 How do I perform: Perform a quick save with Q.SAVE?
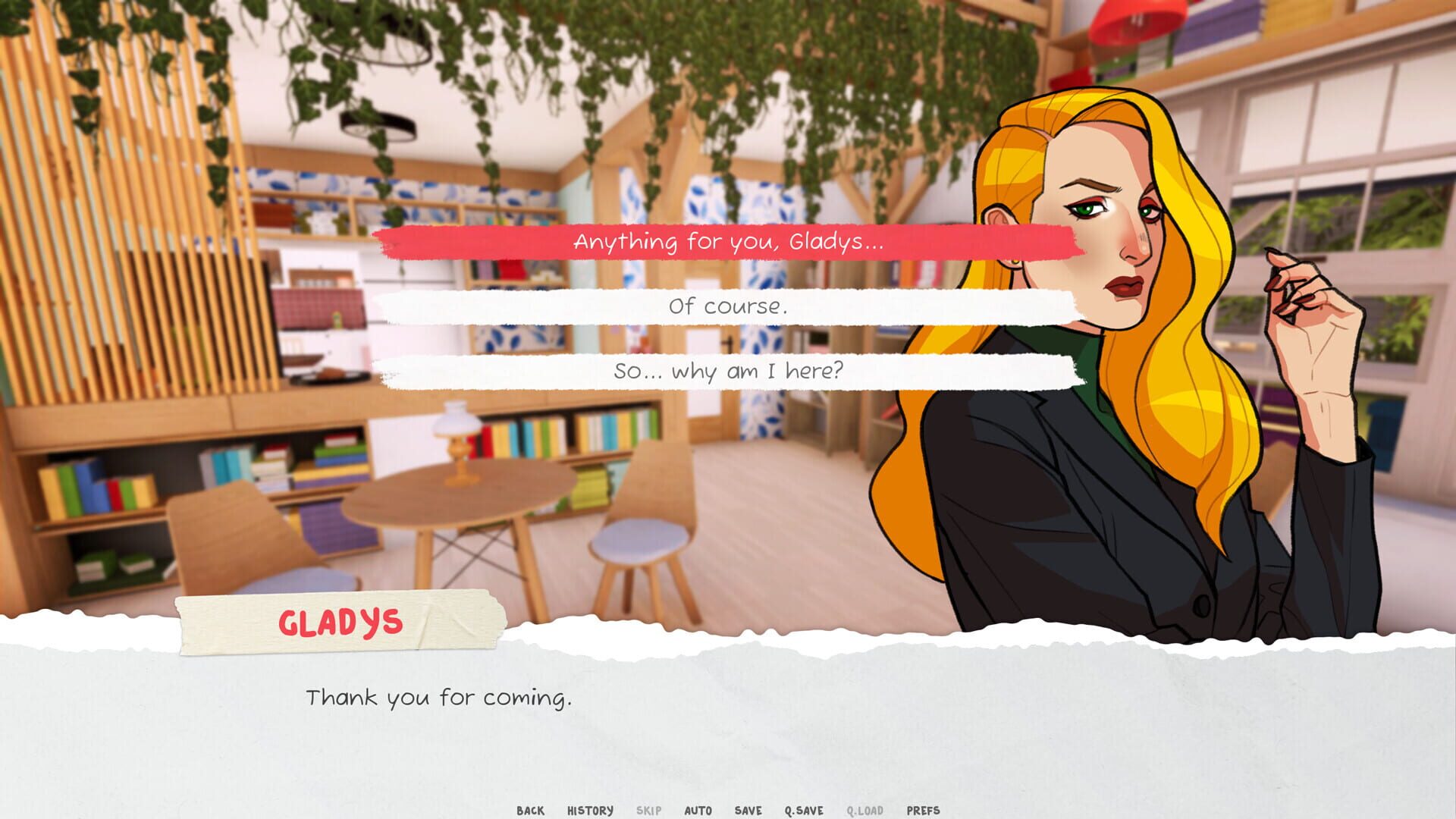(805, 810)
